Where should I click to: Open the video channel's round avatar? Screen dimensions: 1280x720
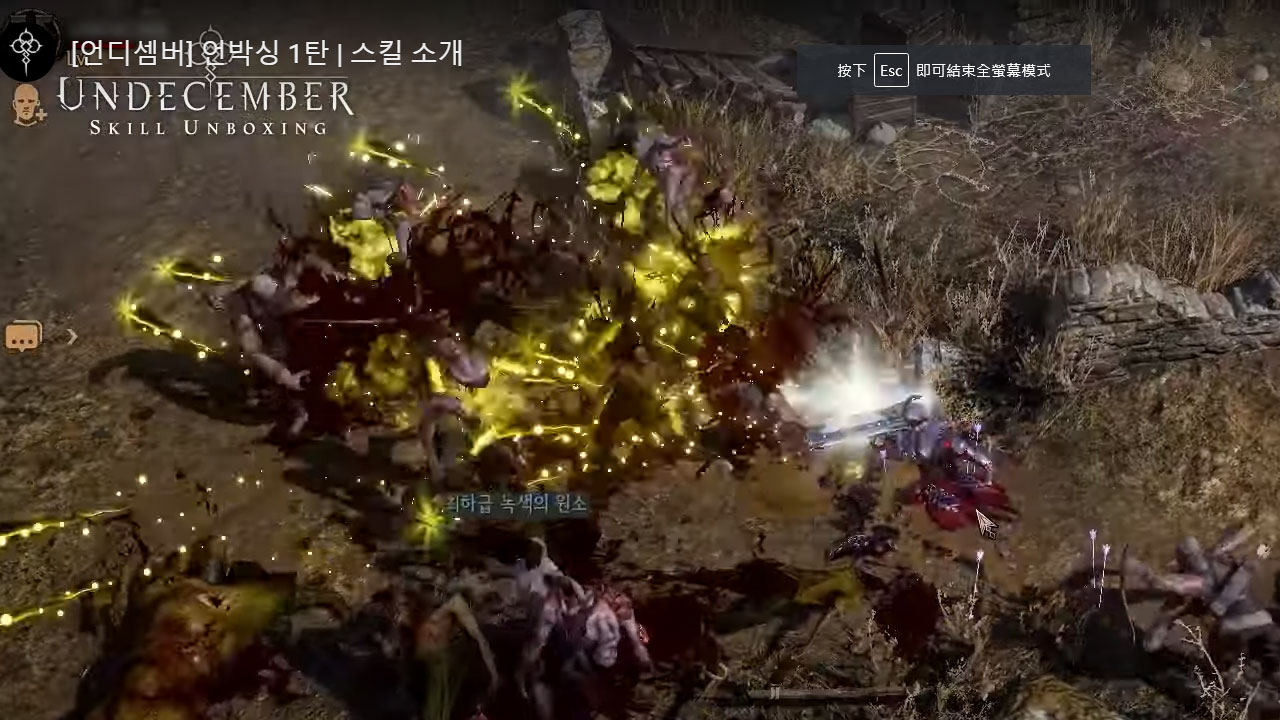29,44
